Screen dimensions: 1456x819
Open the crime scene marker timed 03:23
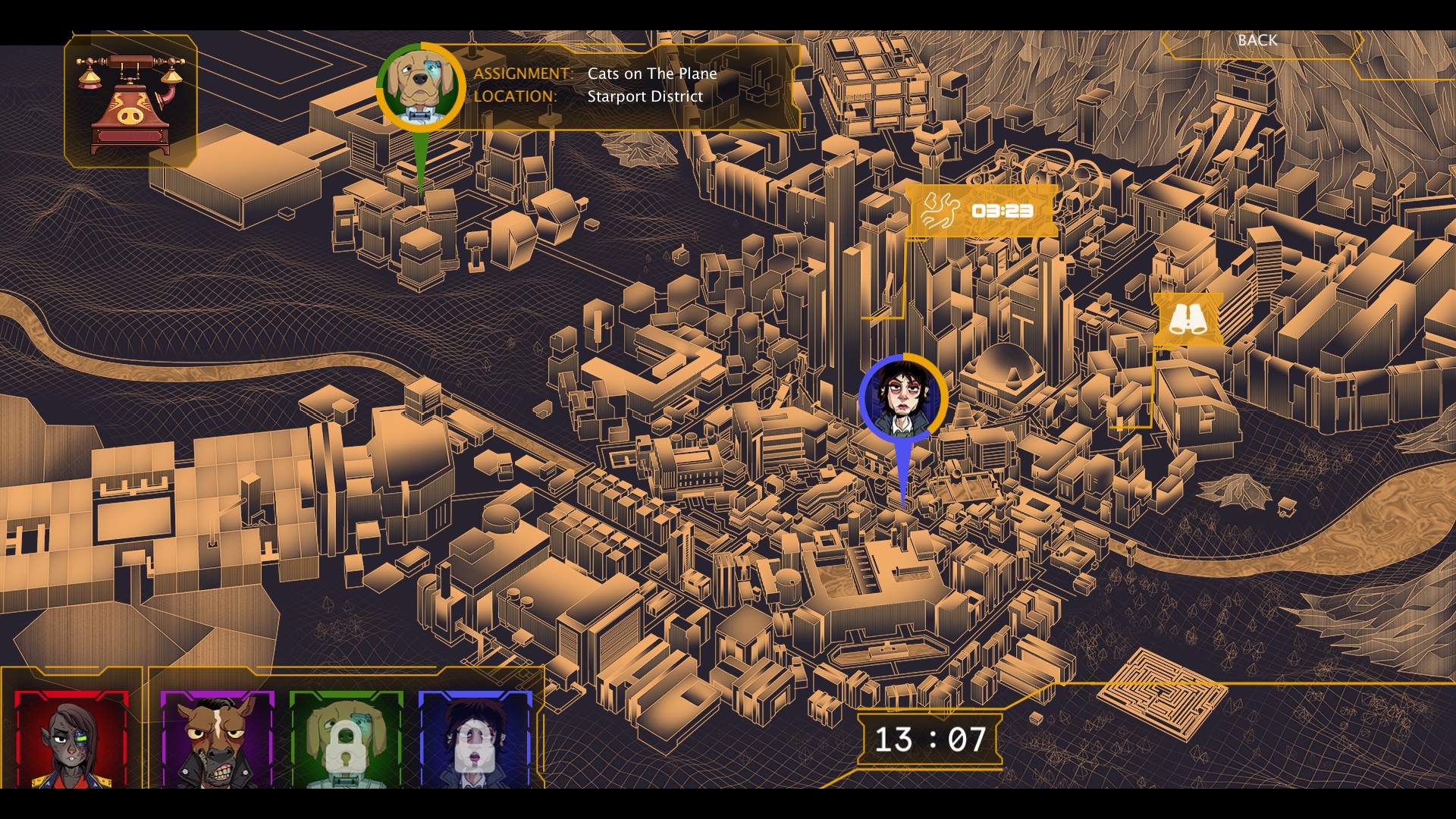tap(981, 211)
